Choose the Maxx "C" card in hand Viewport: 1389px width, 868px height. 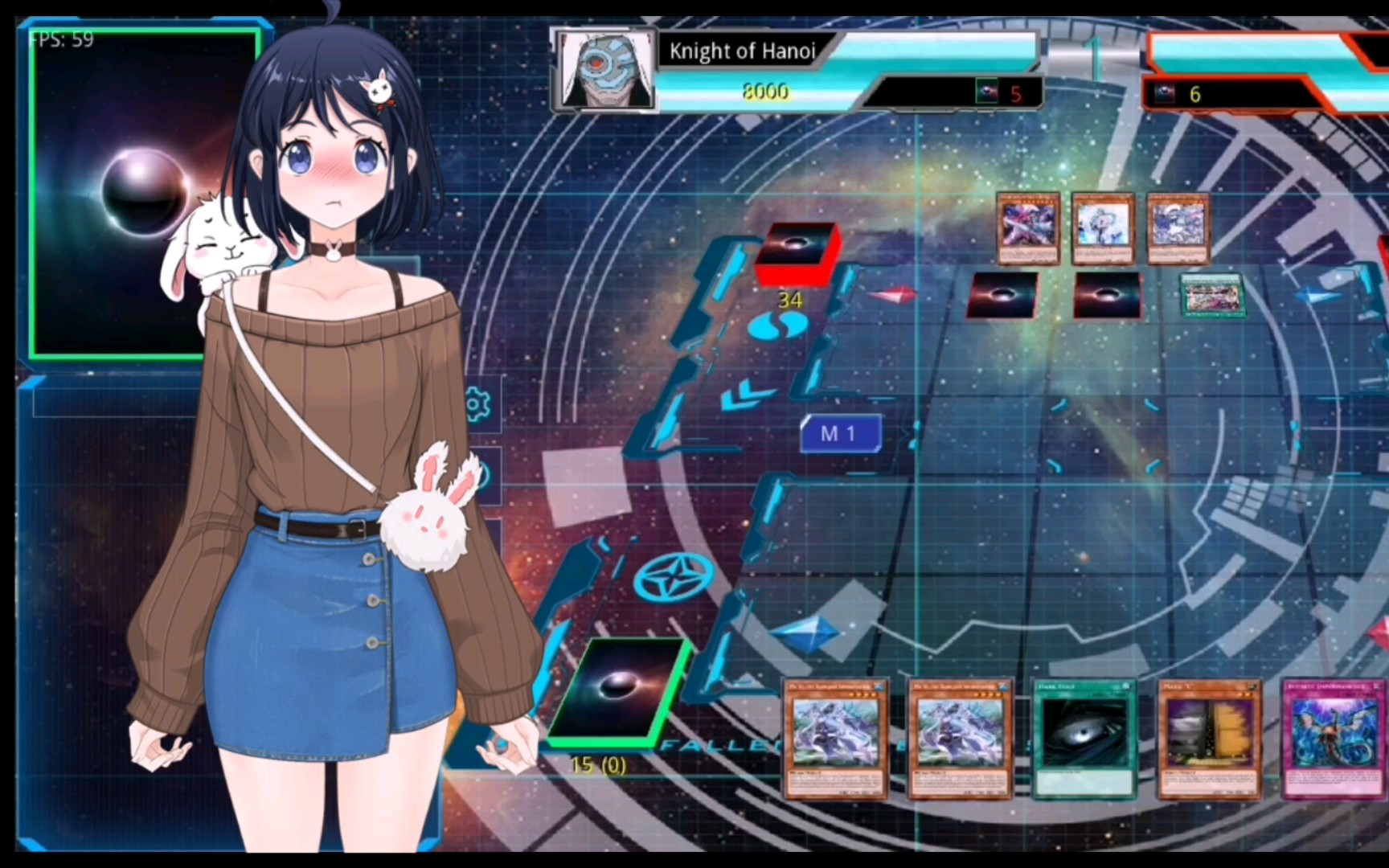(x=1209, y=739)
